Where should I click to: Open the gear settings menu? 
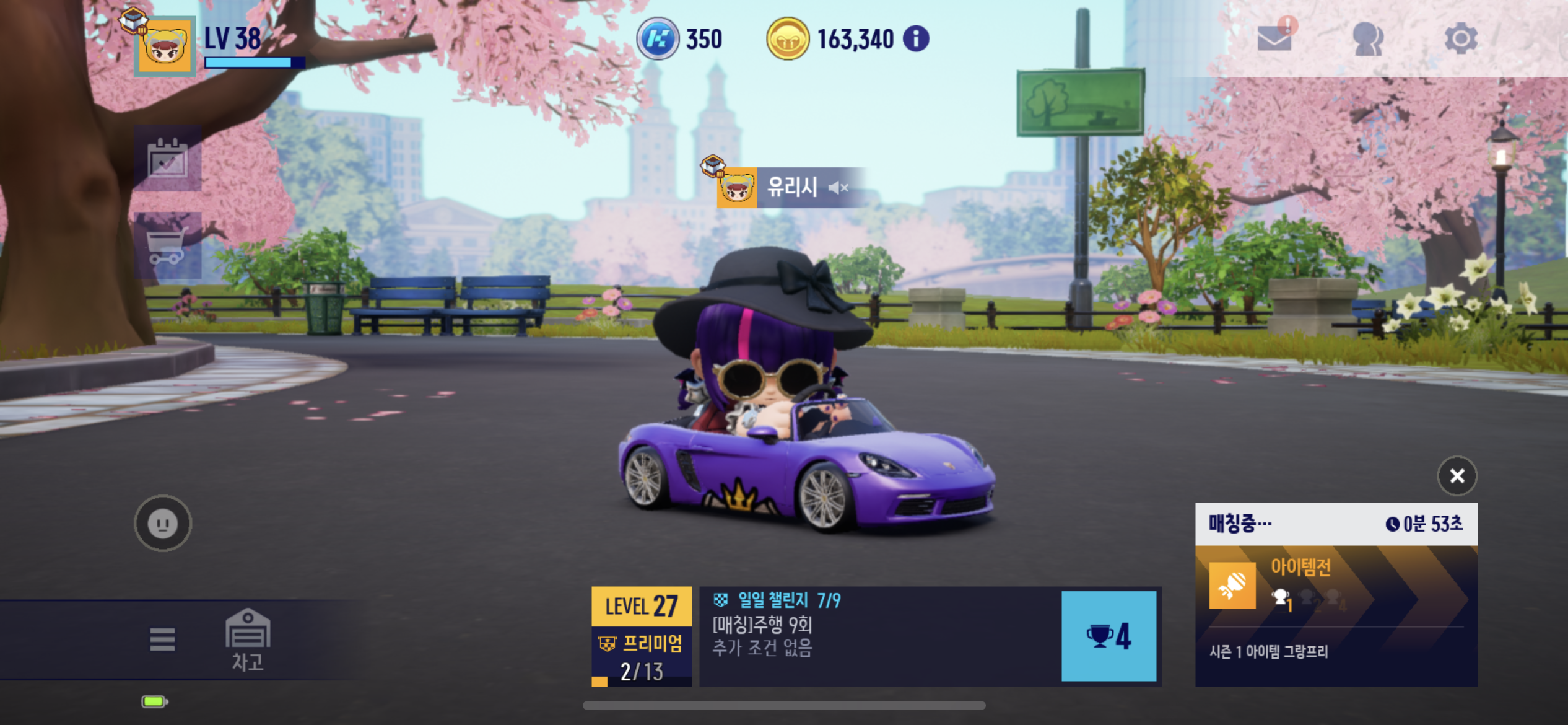pyautogui.click(x=1461, y=39)
